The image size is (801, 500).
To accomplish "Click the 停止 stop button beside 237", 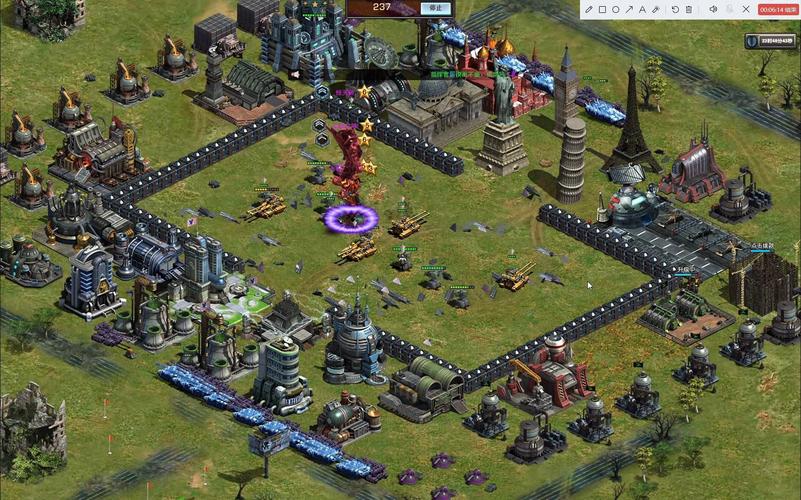I will [434, 8].
